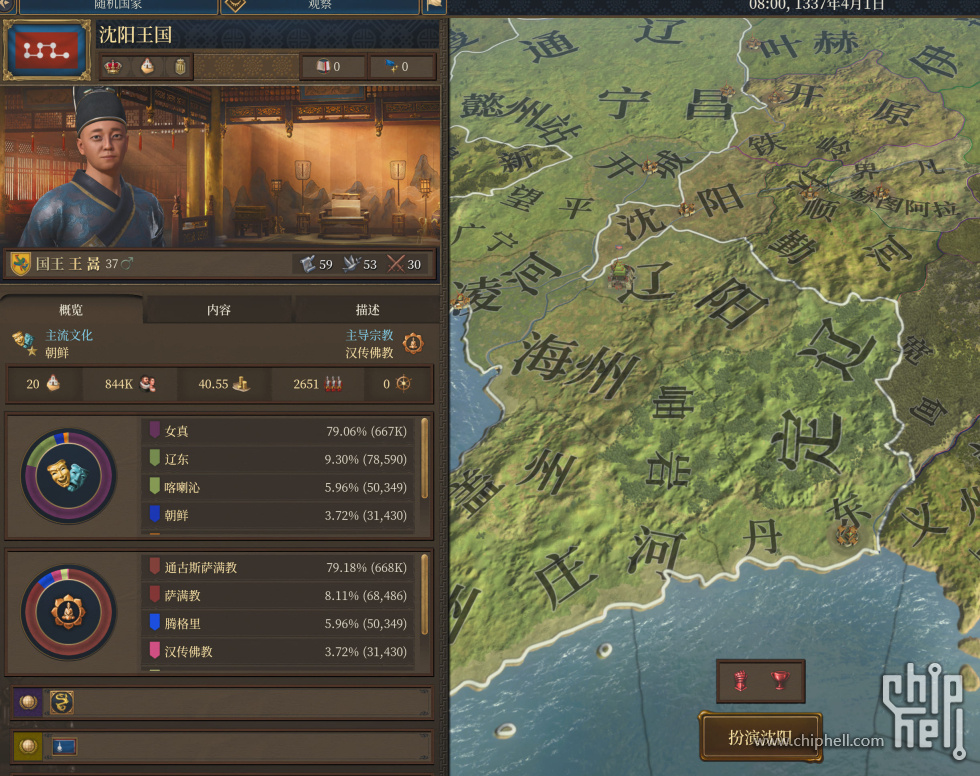Viewport: 980px width, 776px height.
Task: Click the red gauntlet icon
Action: pos(741,681)
